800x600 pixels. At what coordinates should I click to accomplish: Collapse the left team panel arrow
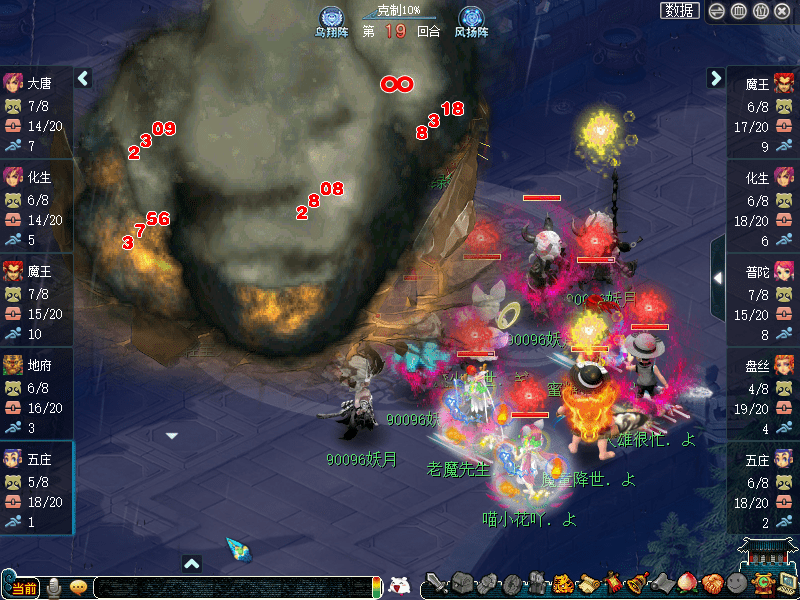[x=83, y=78]
